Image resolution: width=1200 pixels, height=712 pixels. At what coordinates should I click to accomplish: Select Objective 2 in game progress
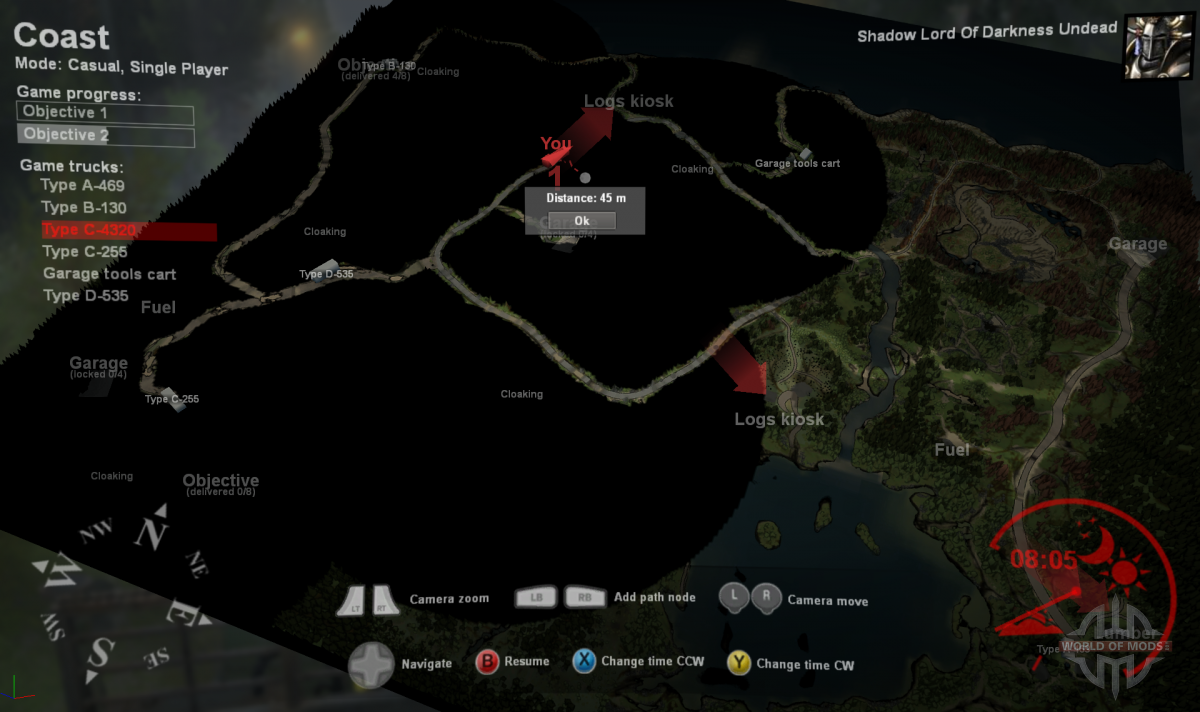[x=105, y=135]
